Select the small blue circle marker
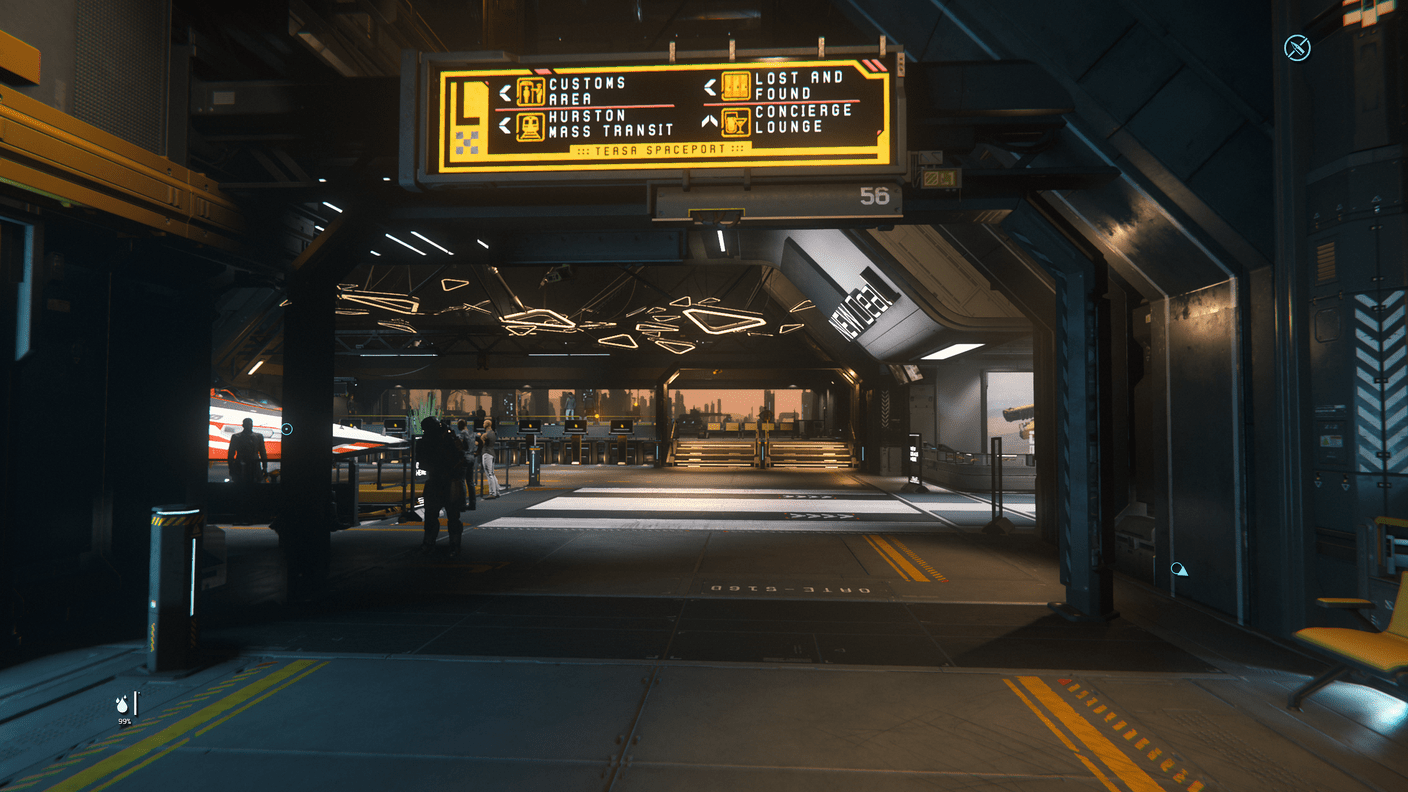Viewport: 1408px width, 792px height. point(287,429)
